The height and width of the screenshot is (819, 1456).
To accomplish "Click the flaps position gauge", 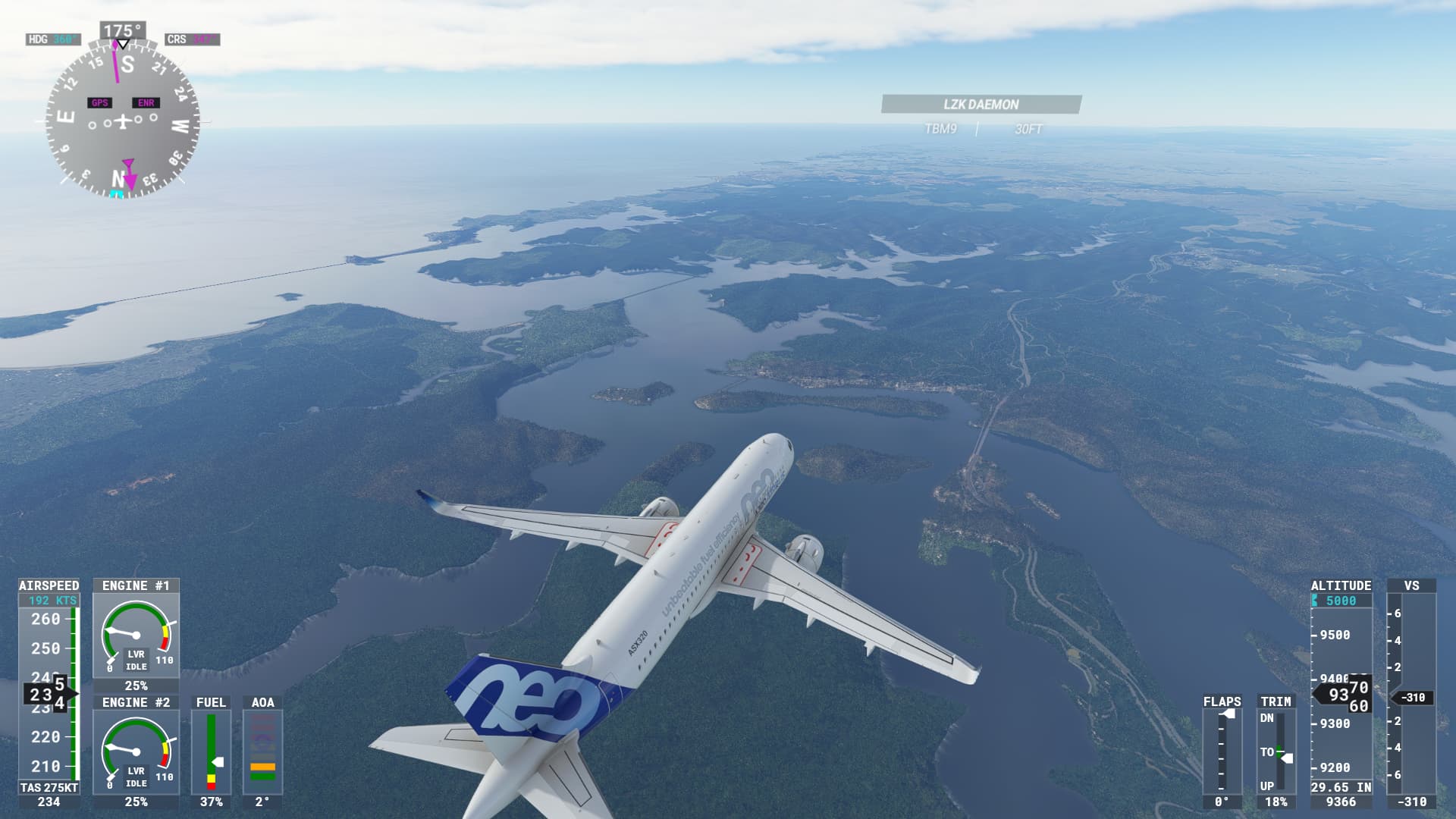I will tap(1222, 751).
